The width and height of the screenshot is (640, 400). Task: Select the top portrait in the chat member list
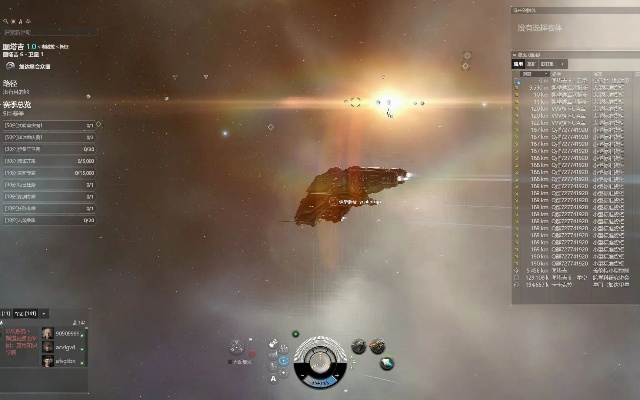click(47, 333)
